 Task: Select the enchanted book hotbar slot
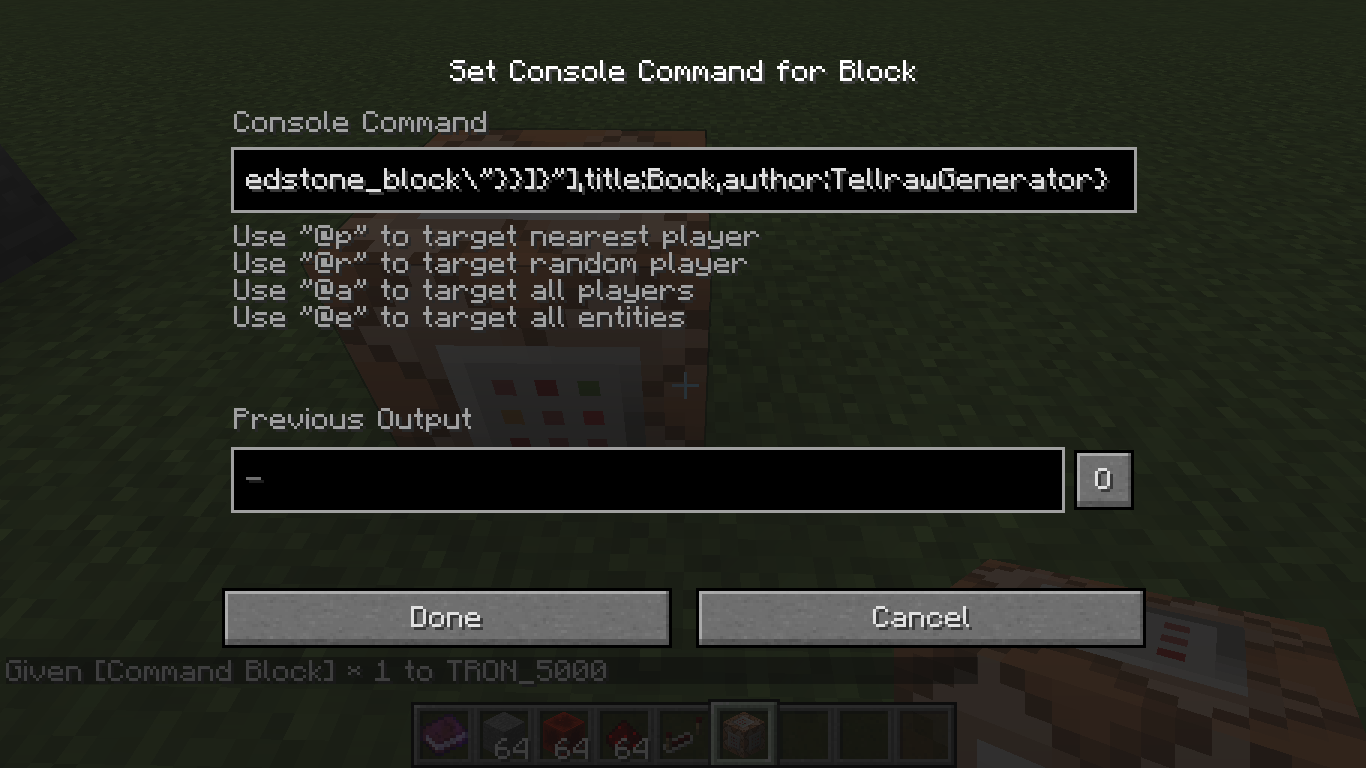tap(443, 736)
